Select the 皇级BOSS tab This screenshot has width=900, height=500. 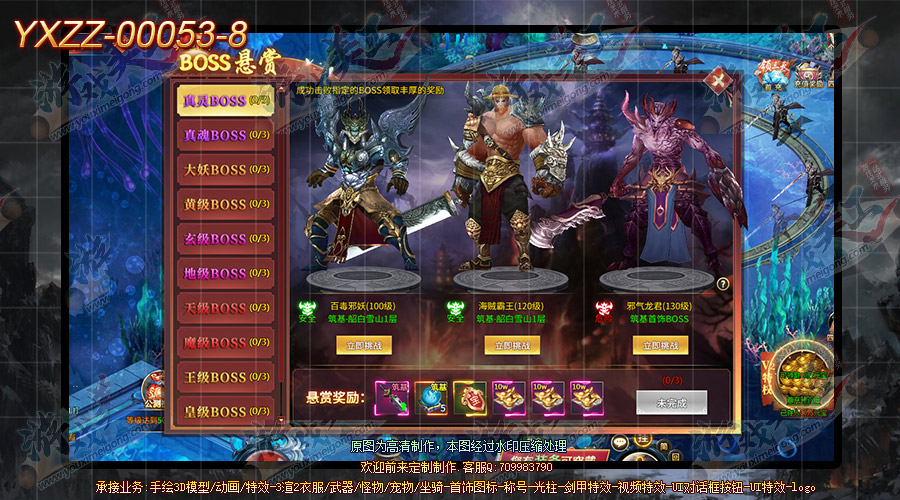click(x=225, y=411)
